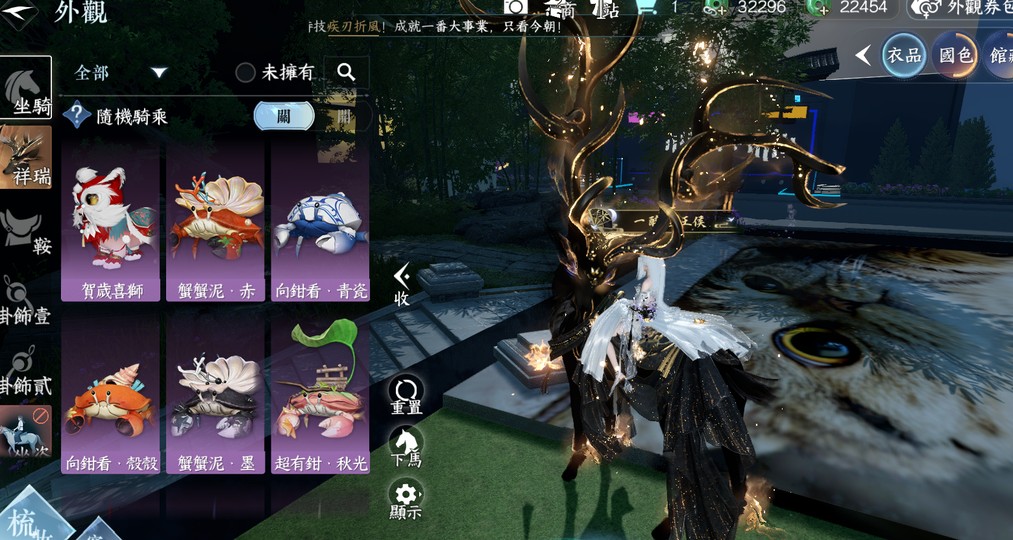Click the 重置 reset view button

point(406,396)
